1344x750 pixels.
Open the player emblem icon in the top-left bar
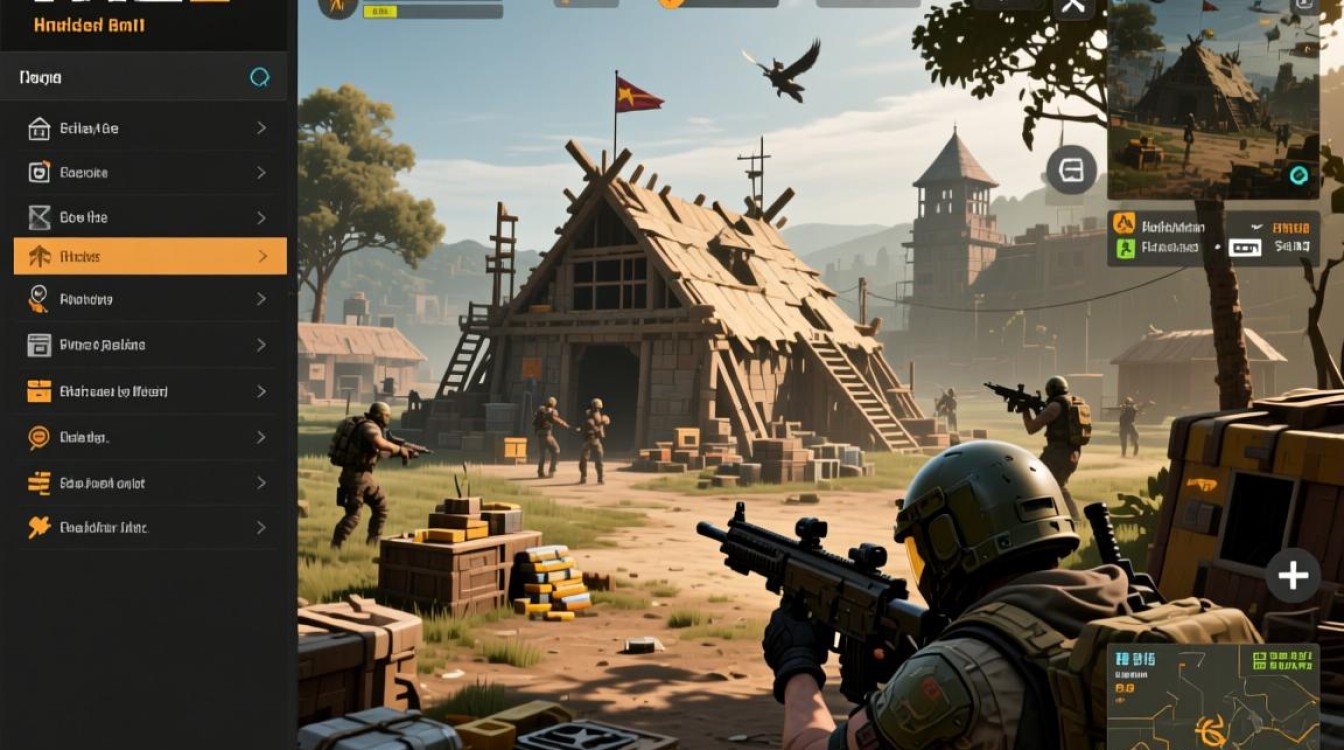pos(337,7)
